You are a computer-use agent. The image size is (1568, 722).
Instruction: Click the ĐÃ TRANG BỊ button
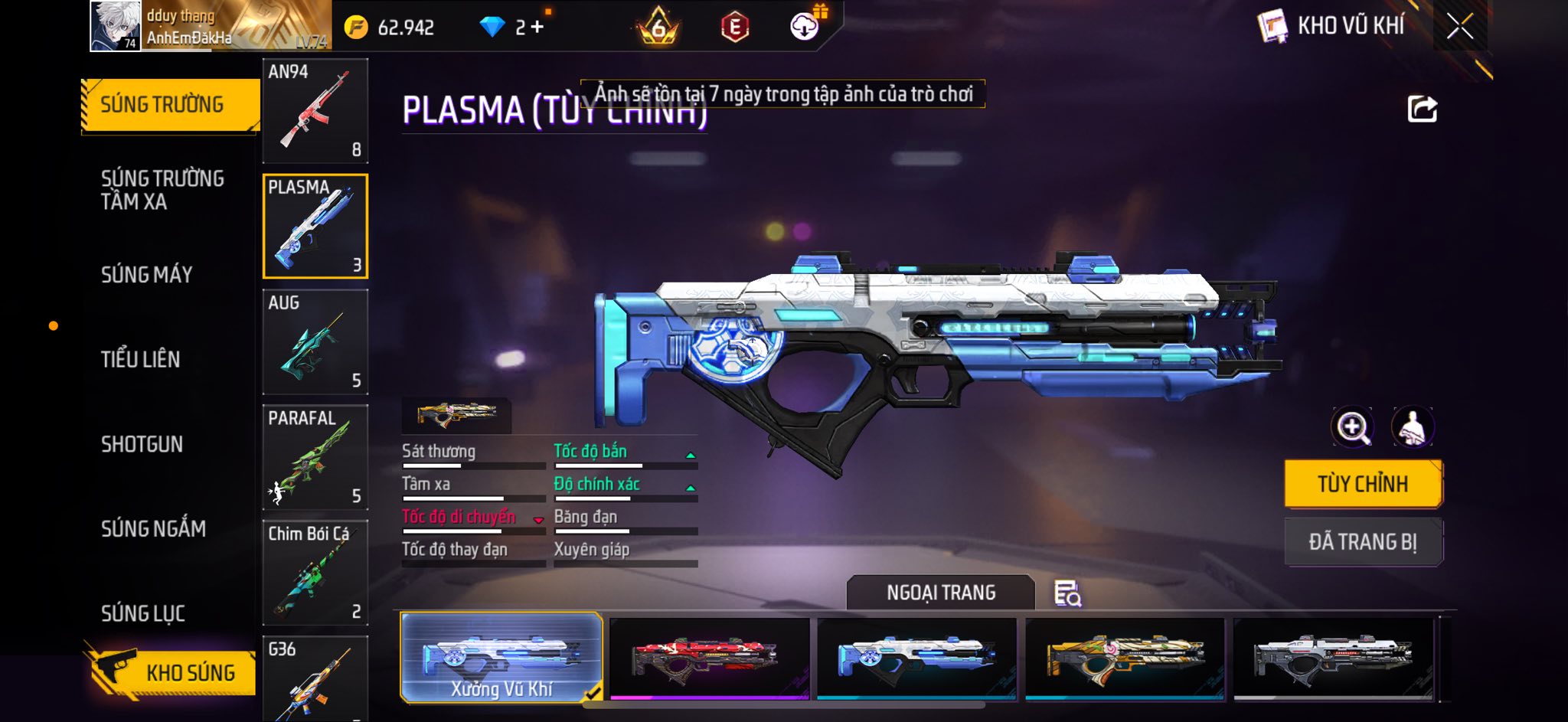coord(1363,542)
